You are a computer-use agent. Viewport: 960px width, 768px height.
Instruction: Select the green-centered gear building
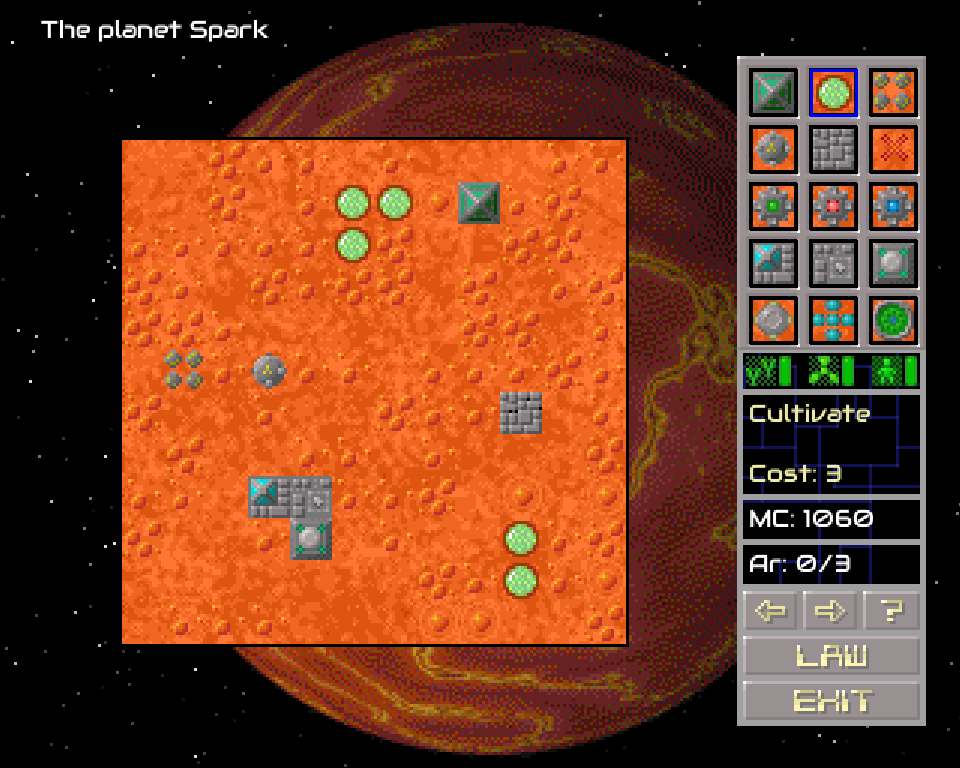pos(774,207)
